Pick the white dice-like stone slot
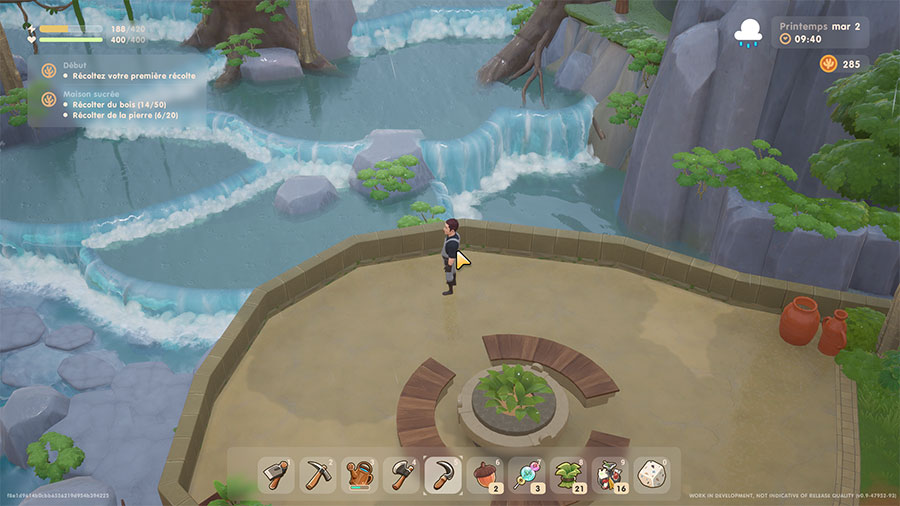Viewport: 900px width, 506px height. [651, 474]
